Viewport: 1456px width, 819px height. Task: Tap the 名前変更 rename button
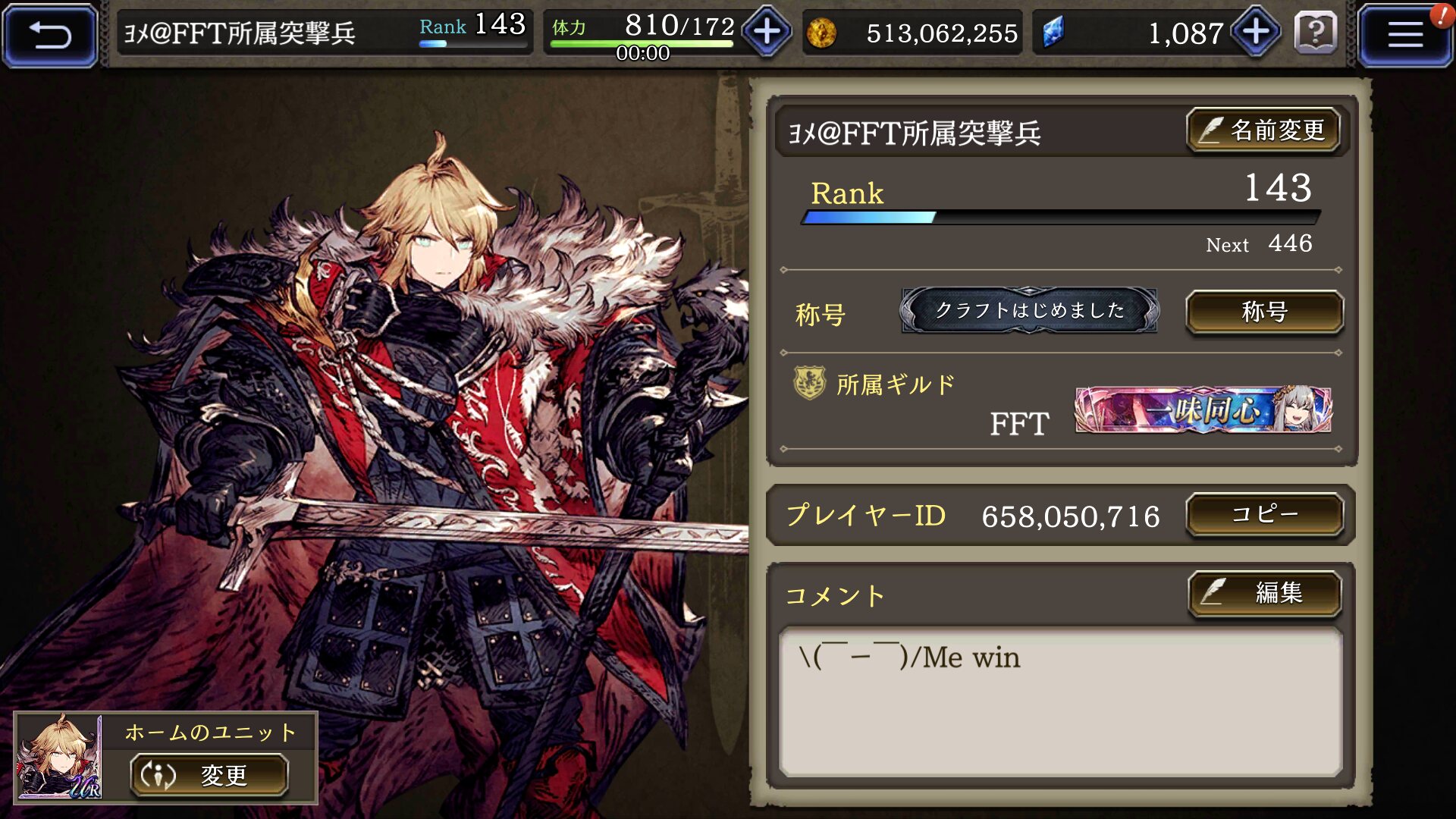coord(1263,130)
